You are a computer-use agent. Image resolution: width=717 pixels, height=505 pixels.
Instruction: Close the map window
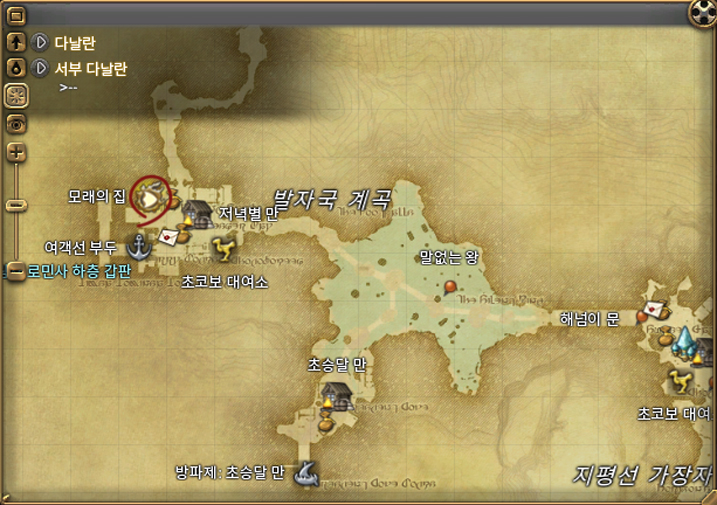[x=703, y=12]
